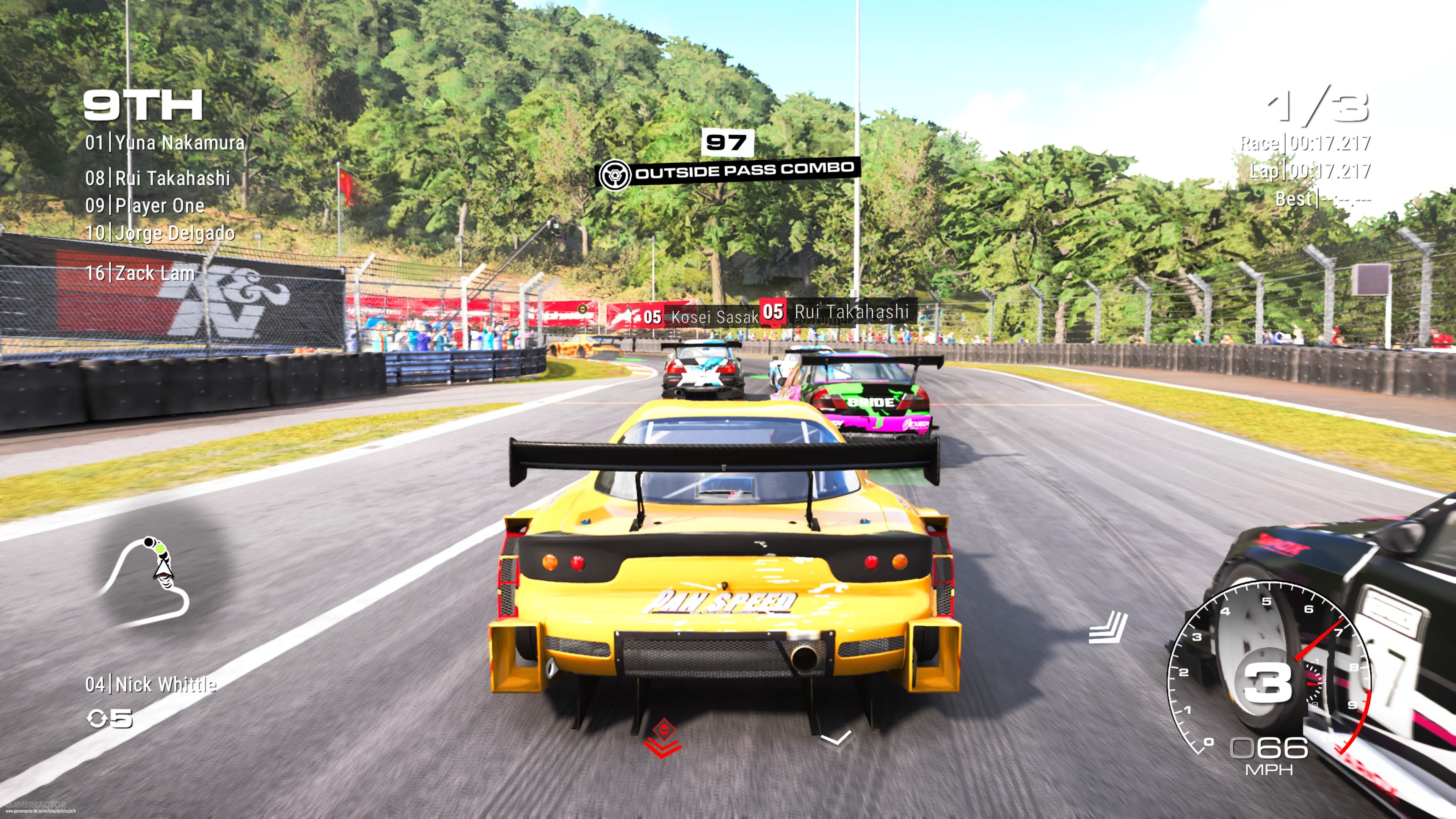1456x819 pixels.
Task: Choose Jorge Delgado in the standings list
Action: click(x=160, y=233)
